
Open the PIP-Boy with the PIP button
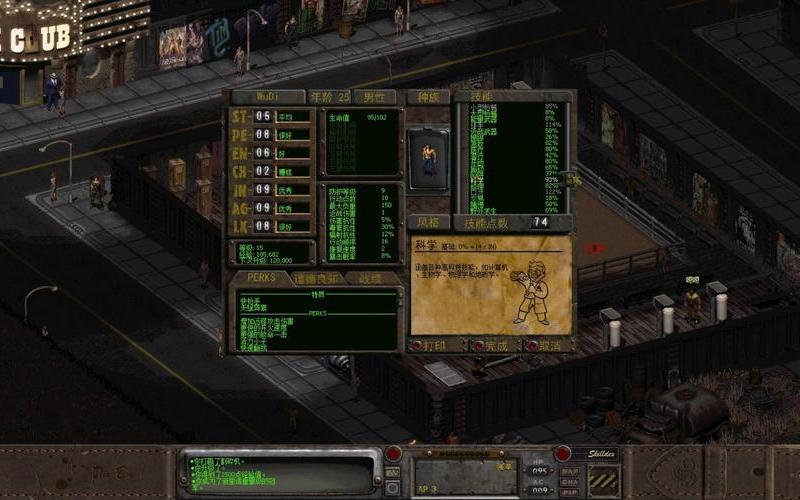pyautogui.click(x=570, y=493)
